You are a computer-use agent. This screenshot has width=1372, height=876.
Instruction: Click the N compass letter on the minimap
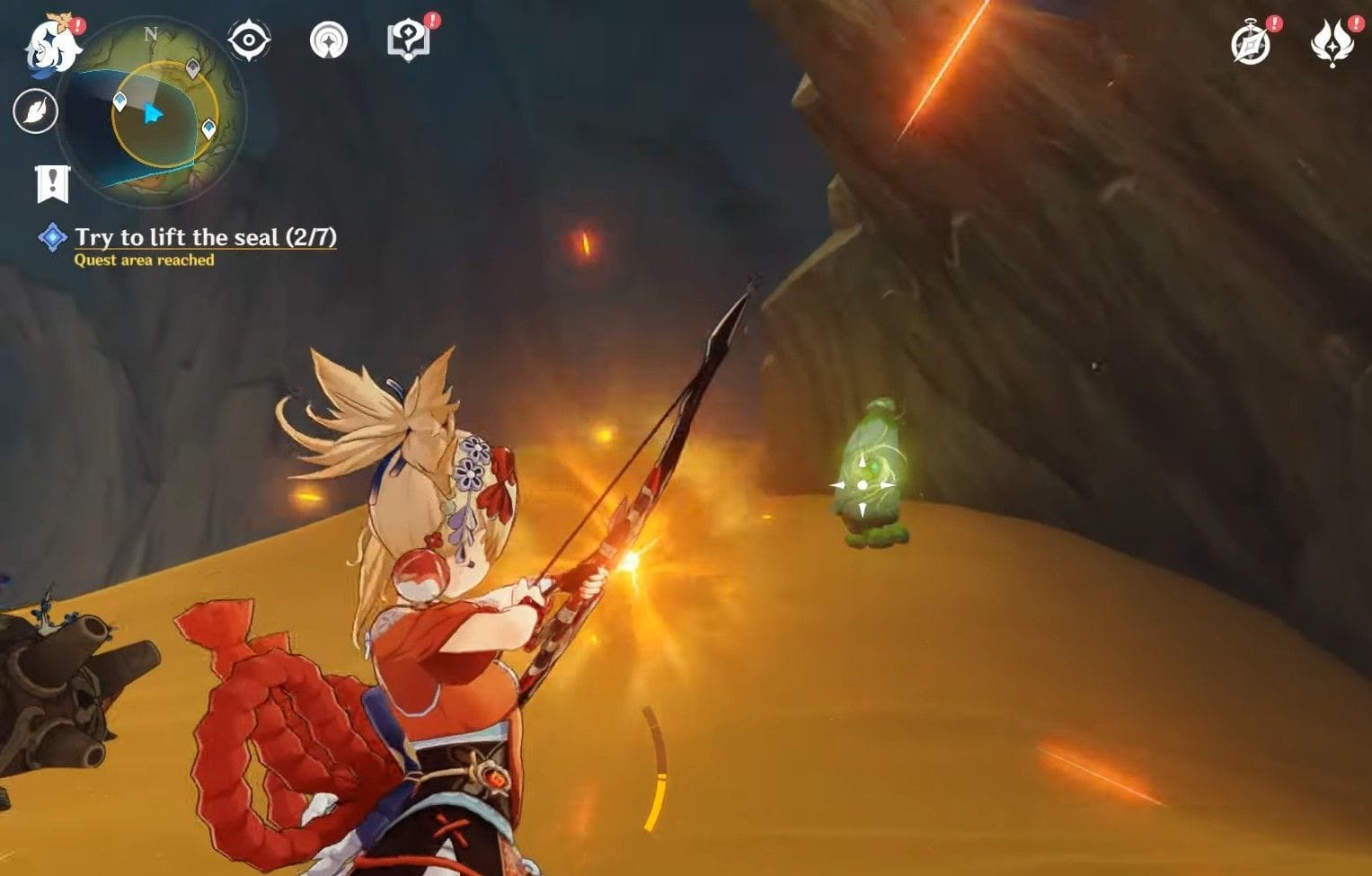tap(148, 32)
